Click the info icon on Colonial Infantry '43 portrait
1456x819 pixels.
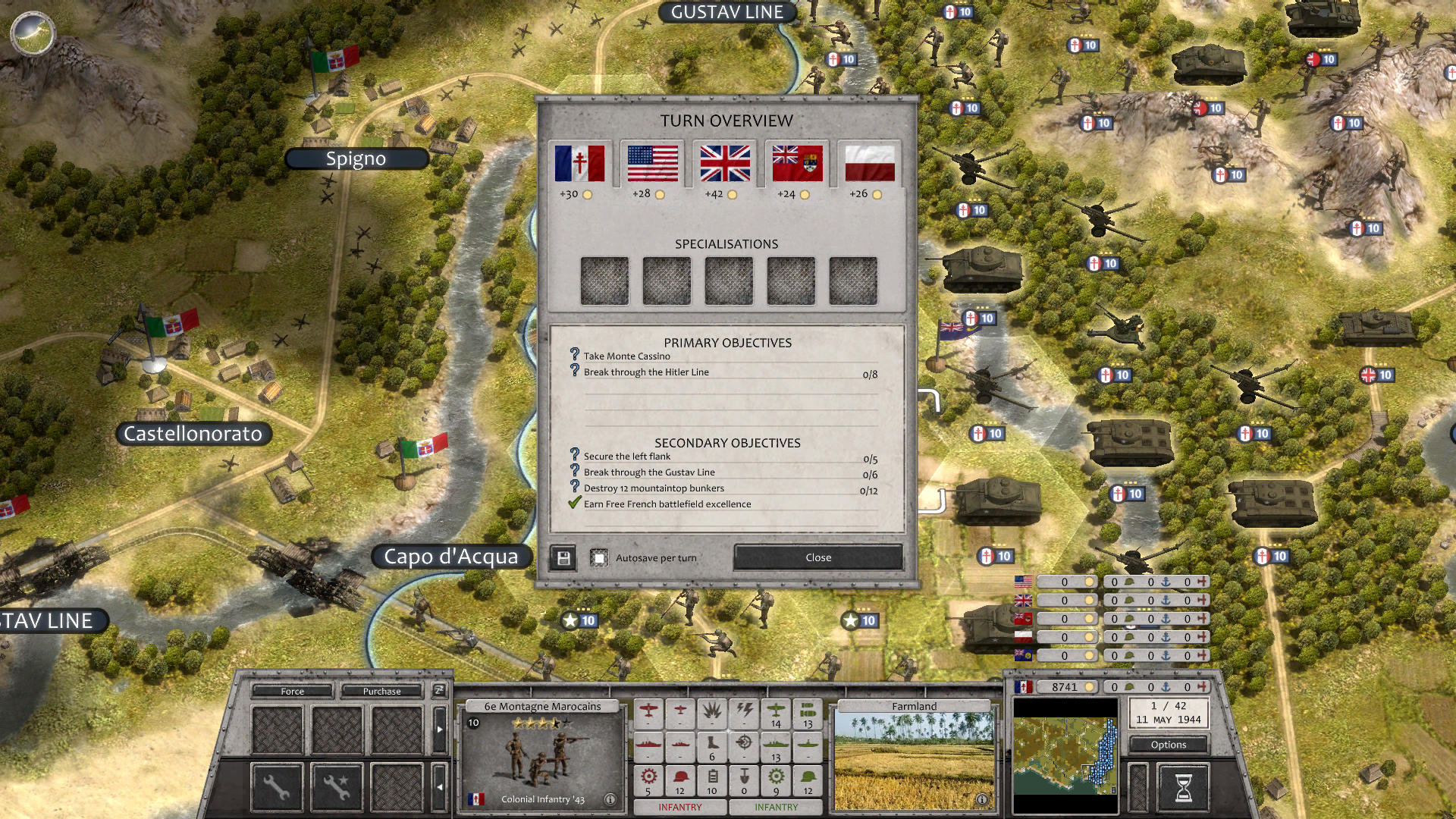611,798
